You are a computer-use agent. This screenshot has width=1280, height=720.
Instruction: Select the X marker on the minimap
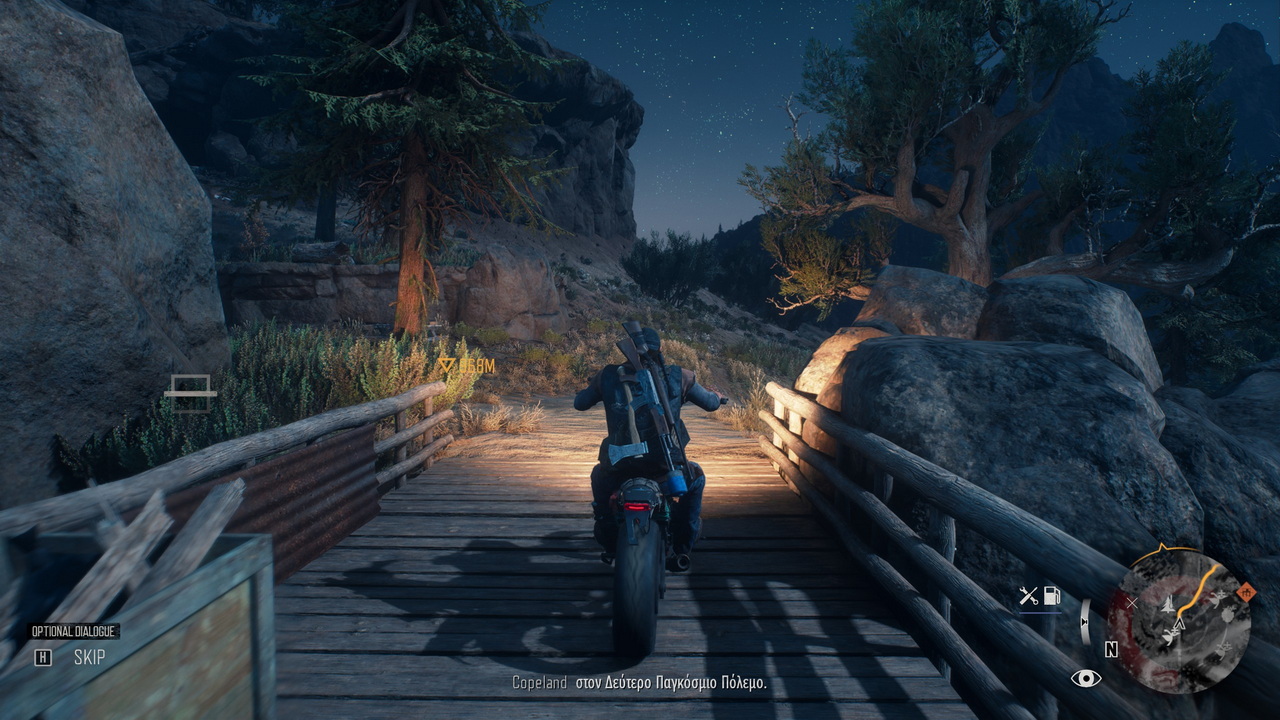(x=1132, y=603)
